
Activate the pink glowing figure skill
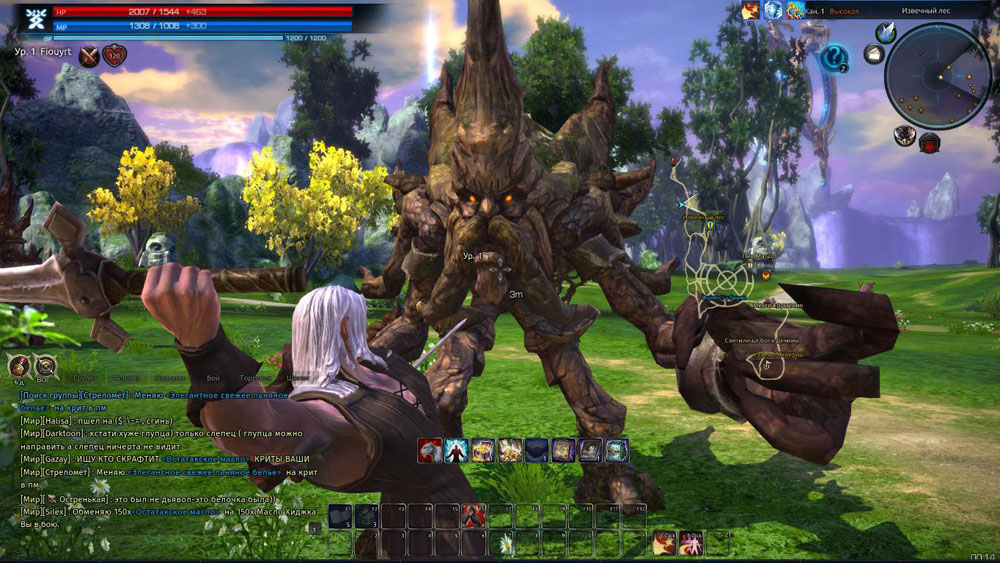tap(690, 543)
